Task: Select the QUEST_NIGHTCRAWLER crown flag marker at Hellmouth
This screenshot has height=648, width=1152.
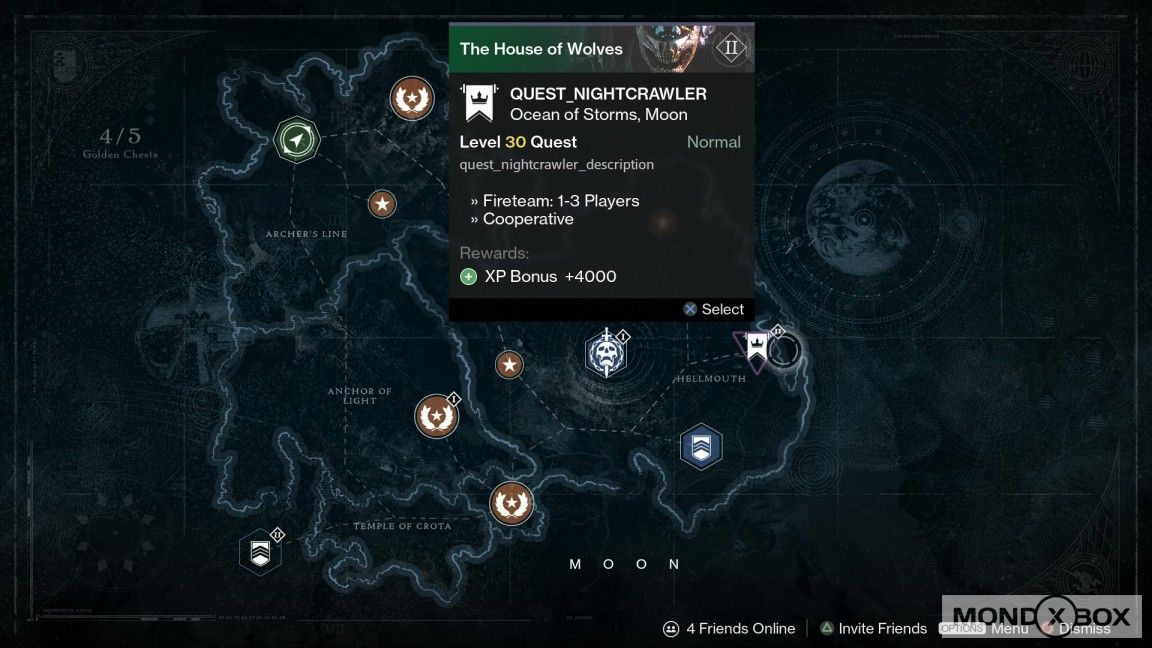Action: point(757,347)
